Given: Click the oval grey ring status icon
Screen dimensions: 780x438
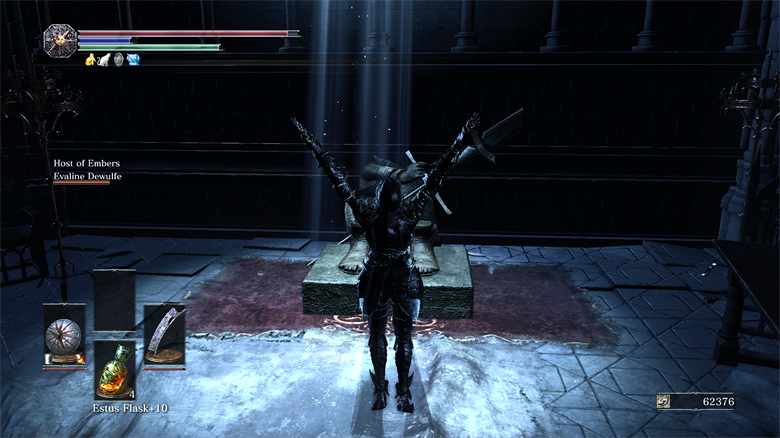Looking at the screenshot, I should pos(118,60).
